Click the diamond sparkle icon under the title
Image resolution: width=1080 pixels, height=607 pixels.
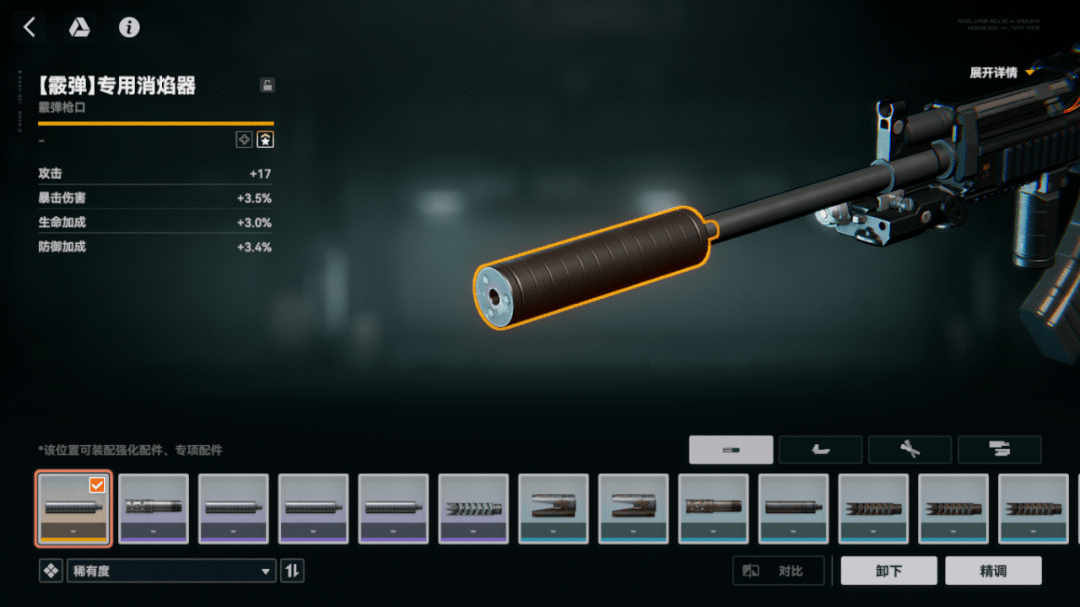(x=244, y=140)
